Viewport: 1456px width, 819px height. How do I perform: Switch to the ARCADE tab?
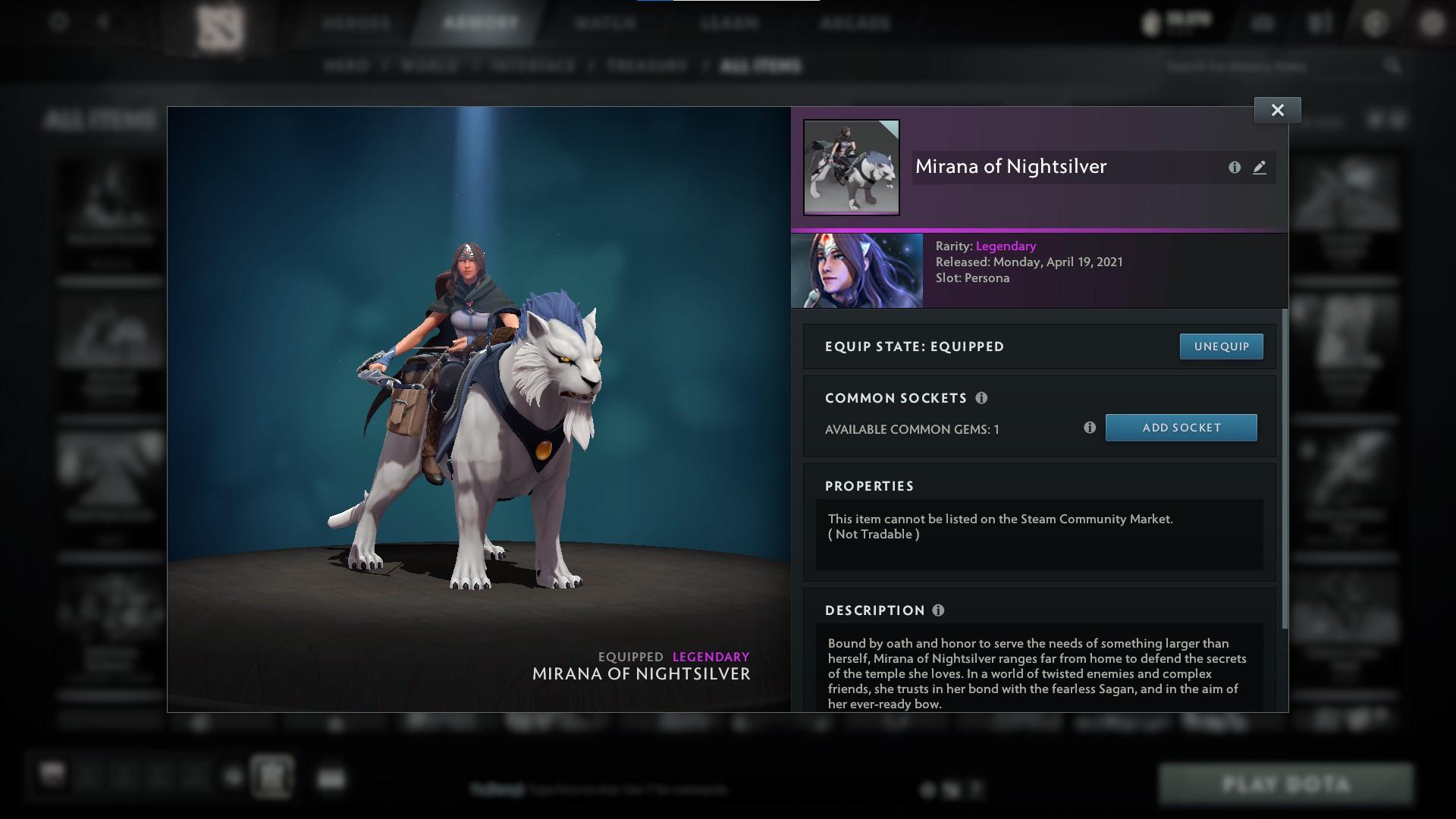coord(855,23)
